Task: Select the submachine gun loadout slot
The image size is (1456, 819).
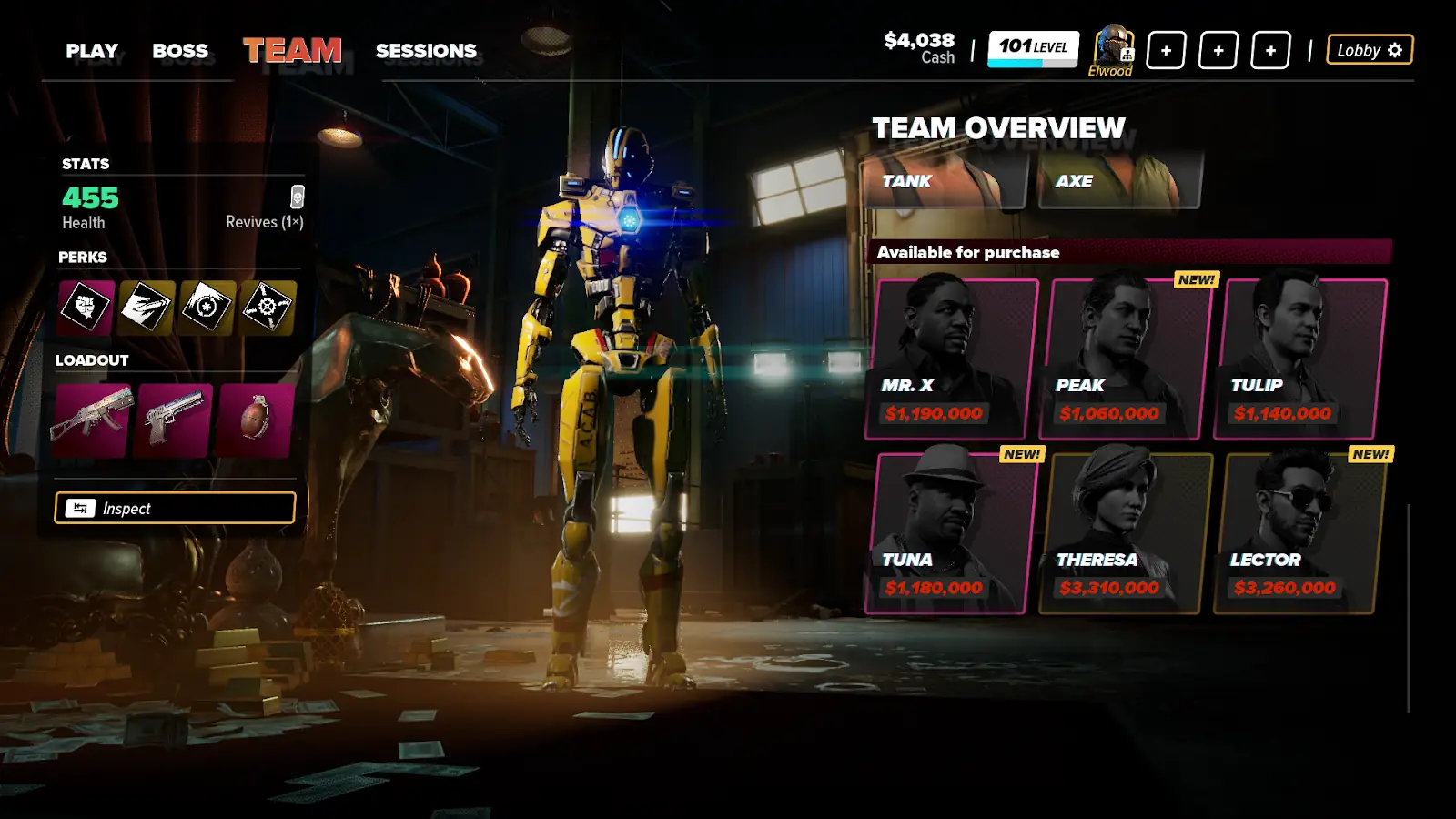Action: tap(91, 420)
